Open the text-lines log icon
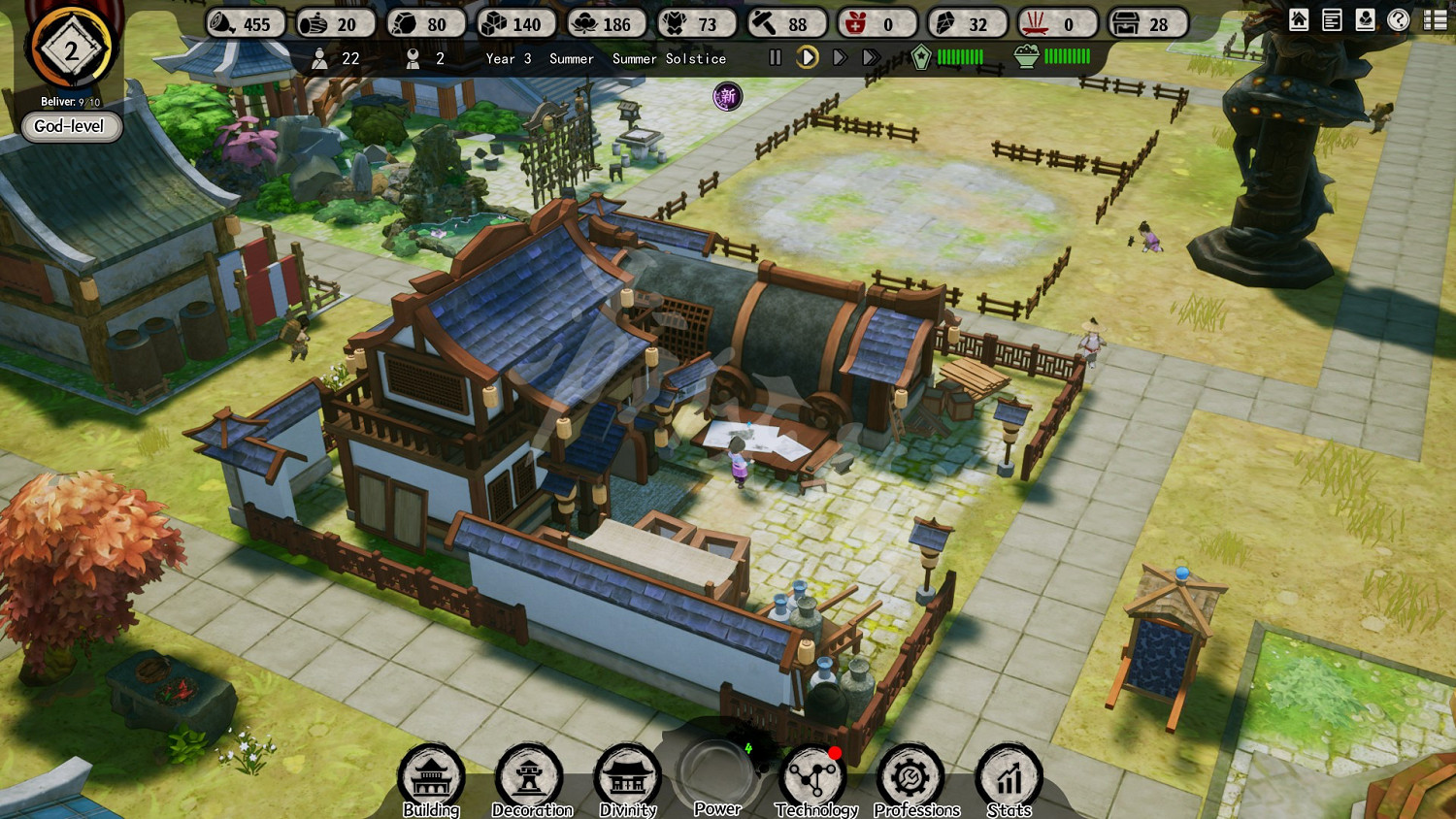 1332,20
